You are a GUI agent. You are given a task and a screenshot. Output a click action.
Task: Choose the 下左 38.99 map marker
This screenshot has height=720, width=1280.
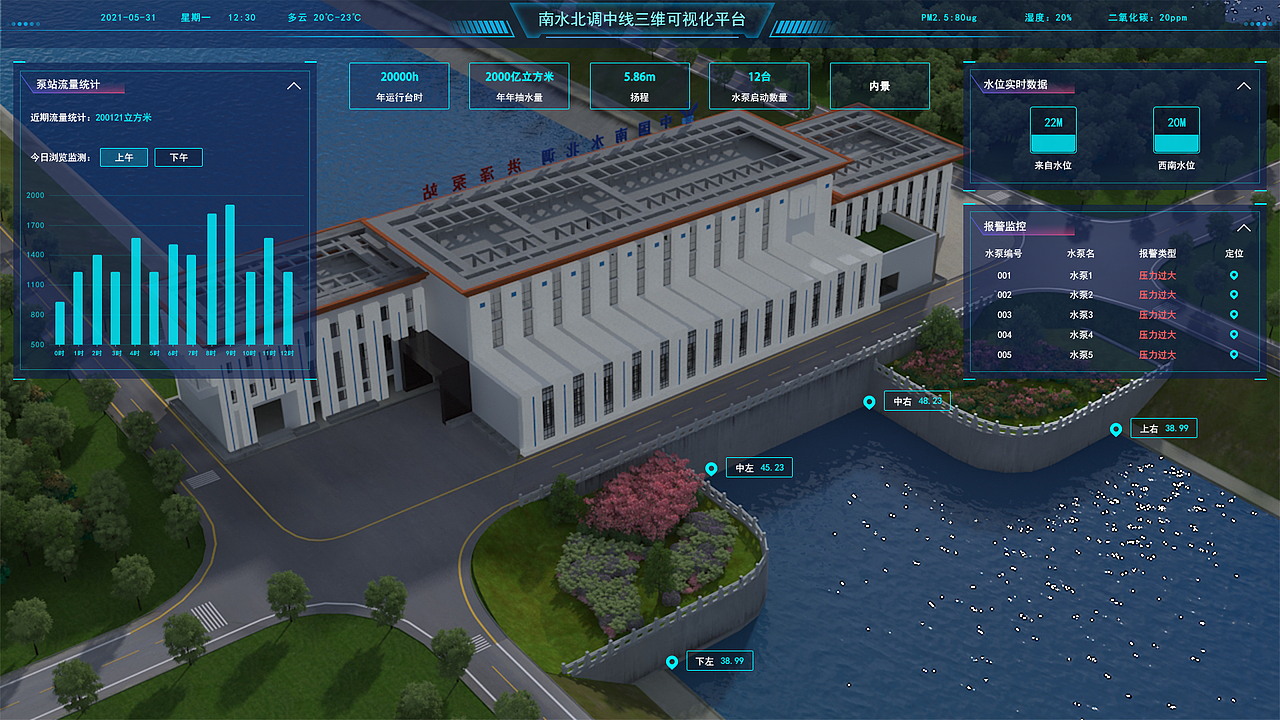(672, 662)
